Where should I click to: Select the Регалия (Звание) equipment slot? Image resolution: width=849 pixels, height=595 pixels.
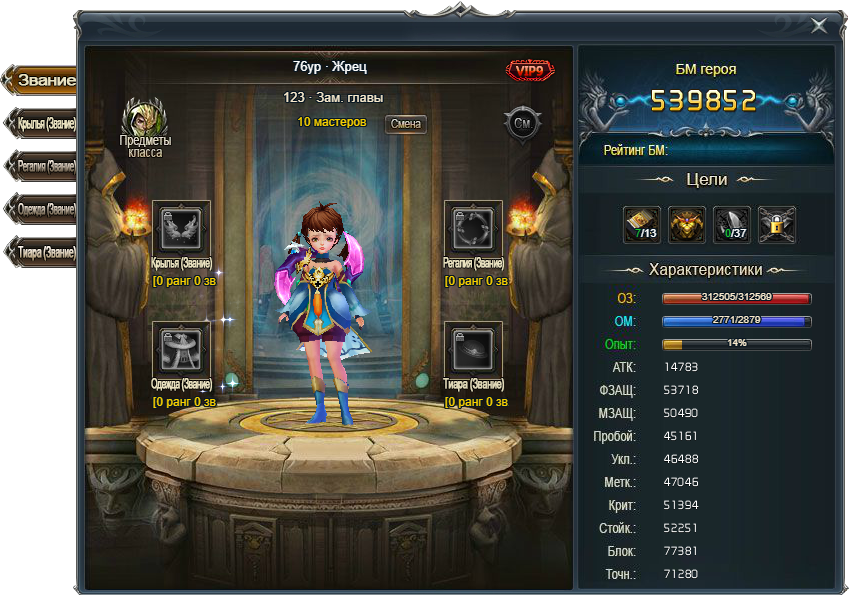[x=473, y=229]
